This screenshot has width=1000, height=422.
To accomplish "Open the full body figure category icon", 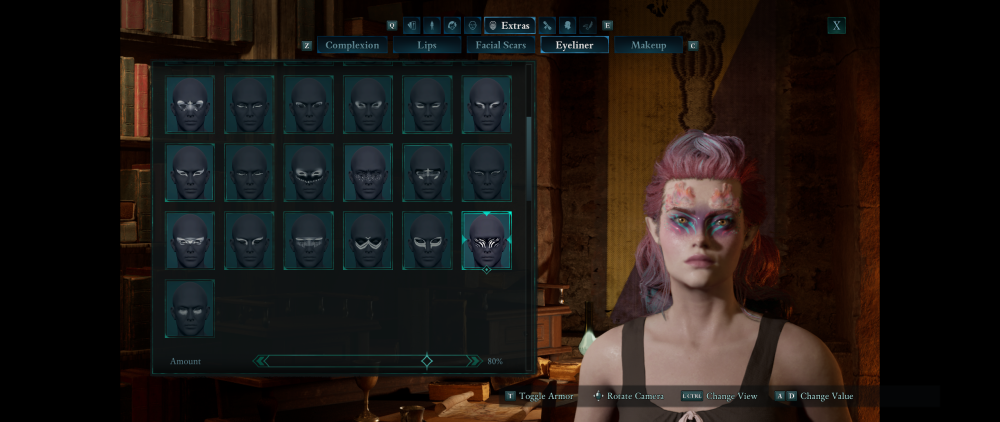I will [433, 25].
